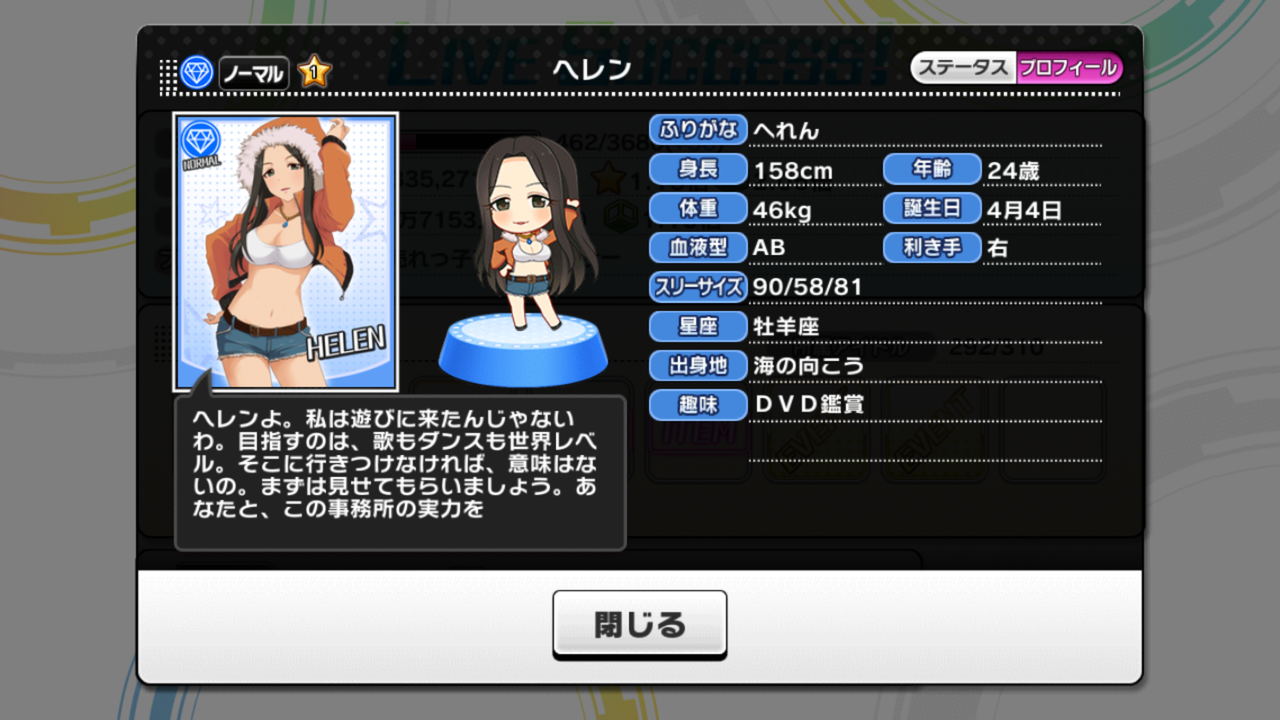1280x720 pixels.
Task: Select the プロフィール tab
Action: pos(1071,67)
